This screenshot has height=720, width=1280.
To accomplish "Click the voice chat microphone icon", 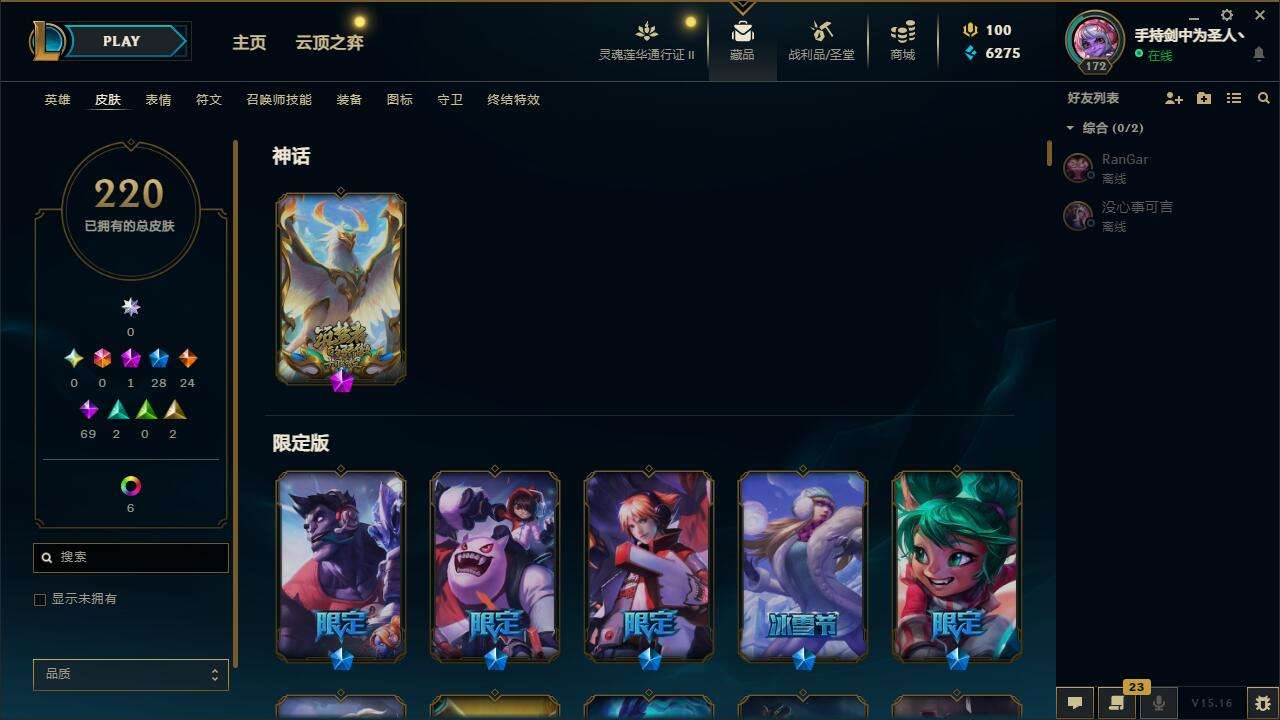I will [1161, 702].
